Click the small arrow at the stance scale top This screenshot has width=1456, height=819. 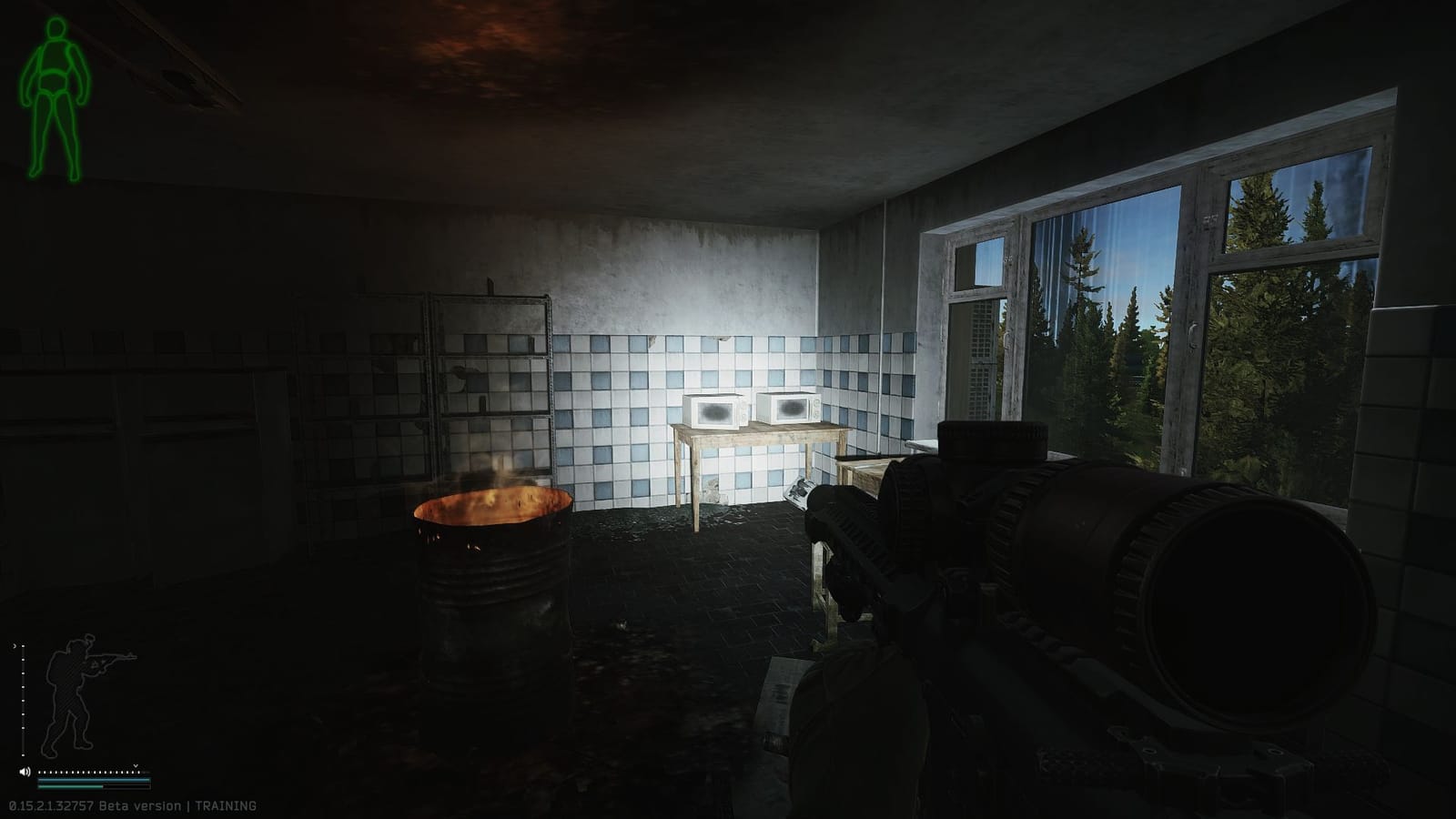pyautogui.click(x=15, y=646)
